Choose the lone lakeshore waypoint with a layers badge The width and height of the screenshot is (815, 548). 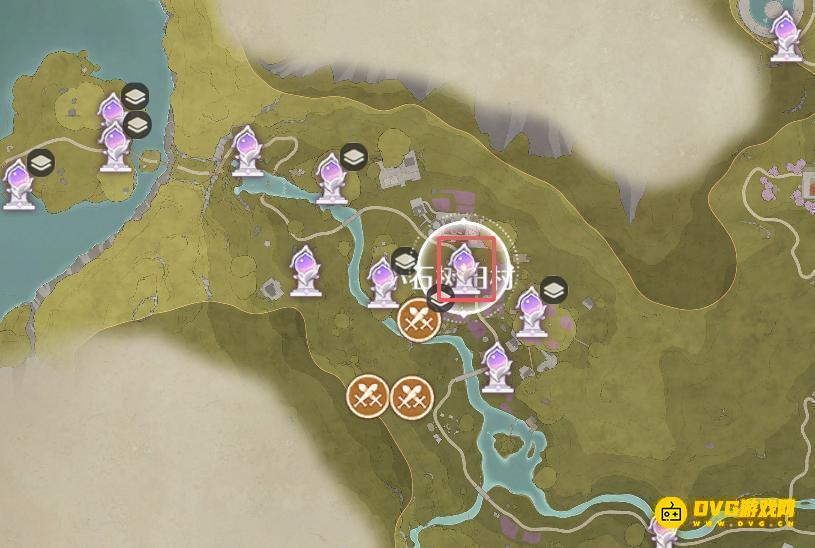pos(19,183)
